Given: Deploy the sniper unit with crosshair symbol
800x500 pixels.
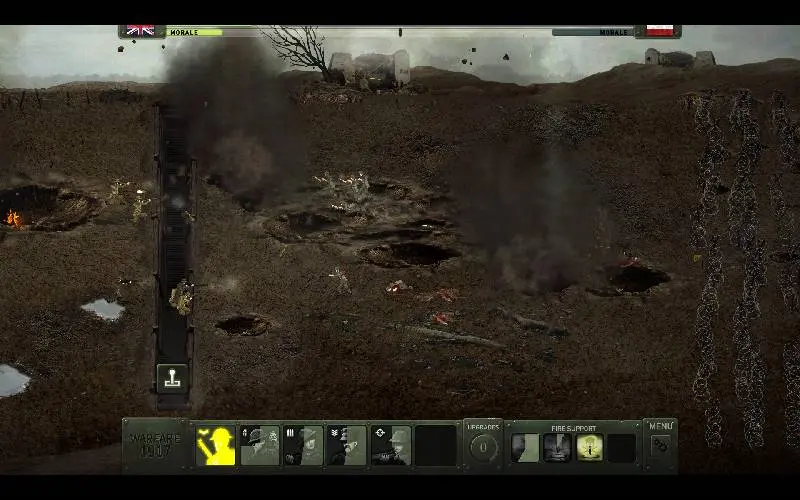Looking at the screenshot, I should [x=391, y=446].
